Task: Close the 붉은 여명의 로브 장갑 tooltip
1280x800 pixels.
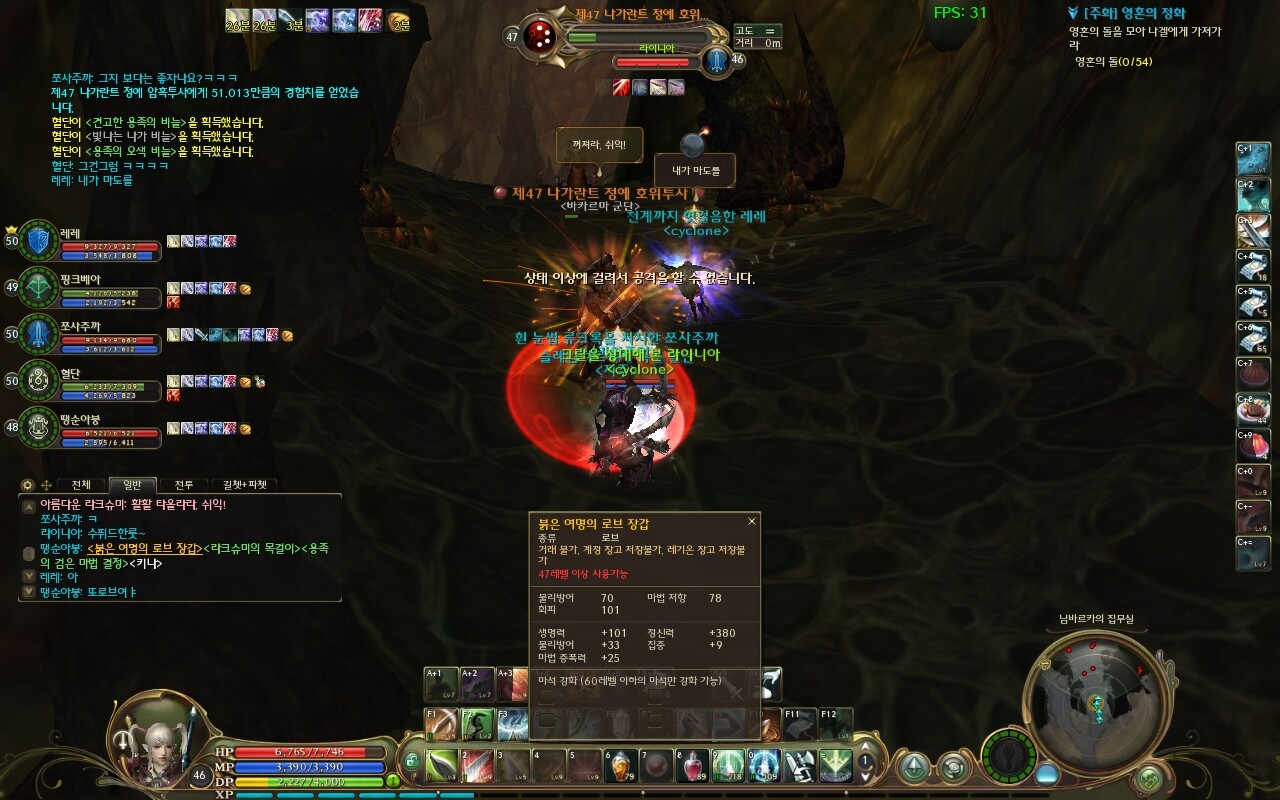Action: [752, 521]
